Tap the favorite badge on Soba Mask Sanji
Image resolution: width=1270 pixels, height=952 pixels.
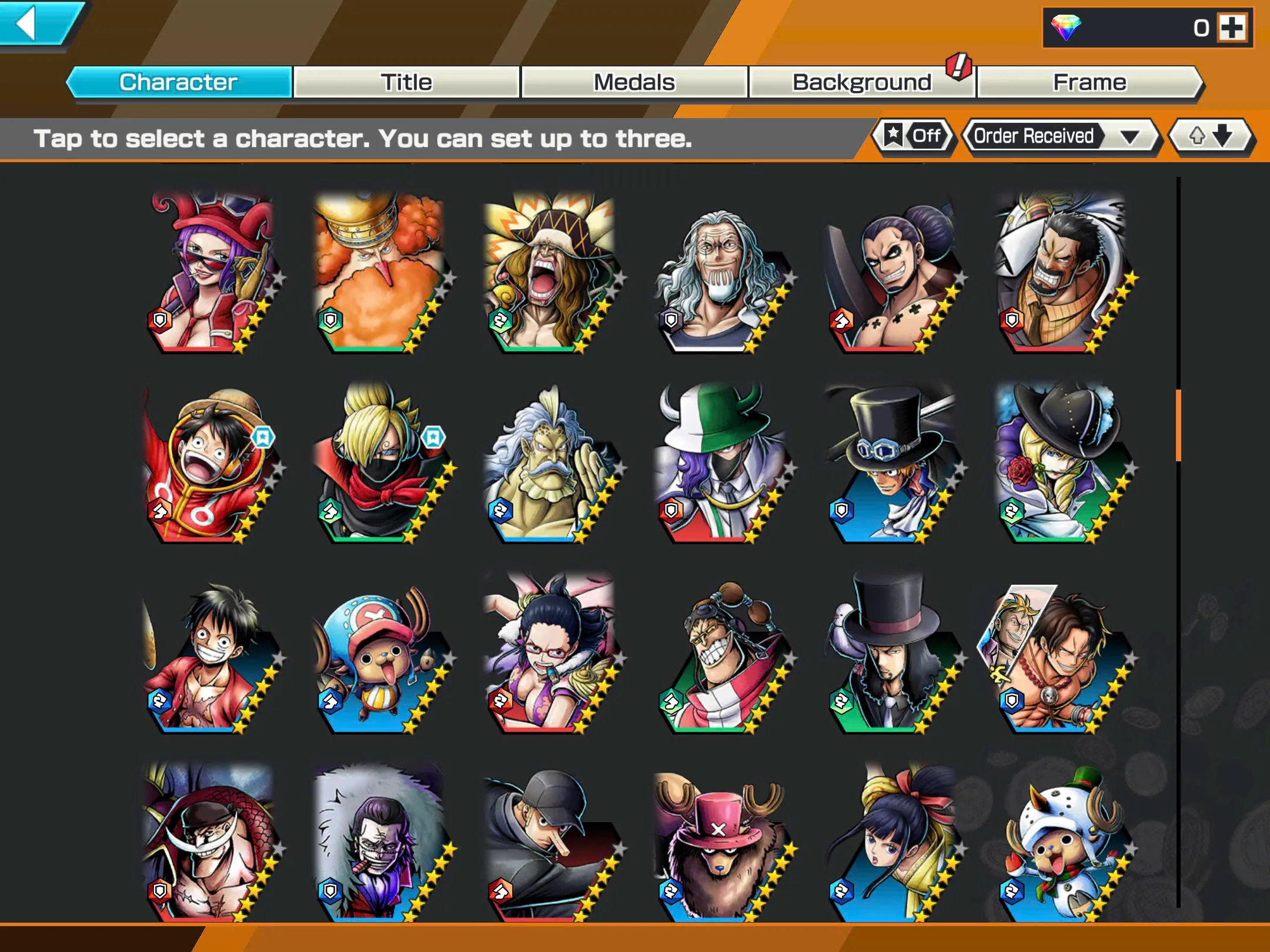(x=433, y=438)
